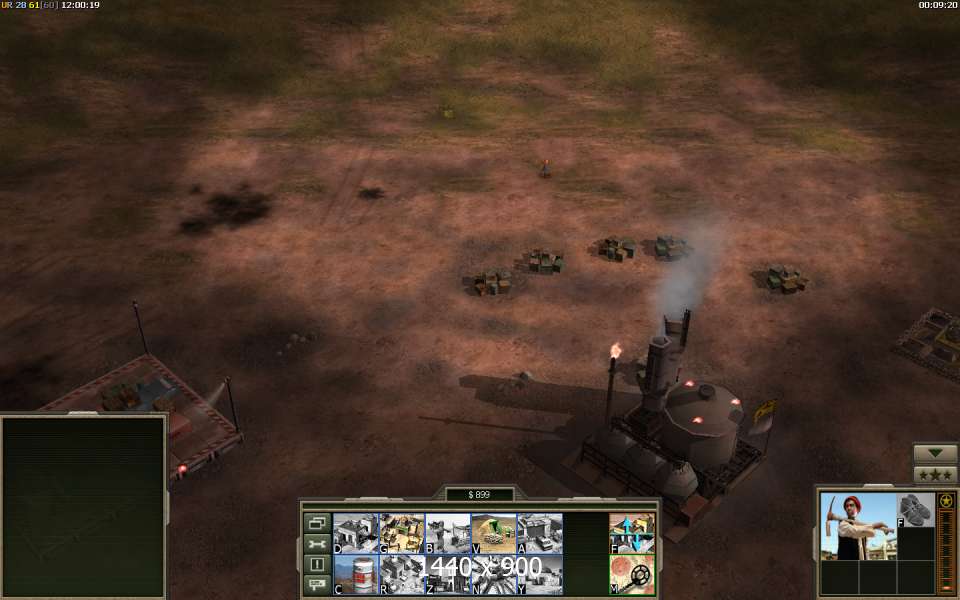Activate the mine detector command icon

click(x=632, y=574)
